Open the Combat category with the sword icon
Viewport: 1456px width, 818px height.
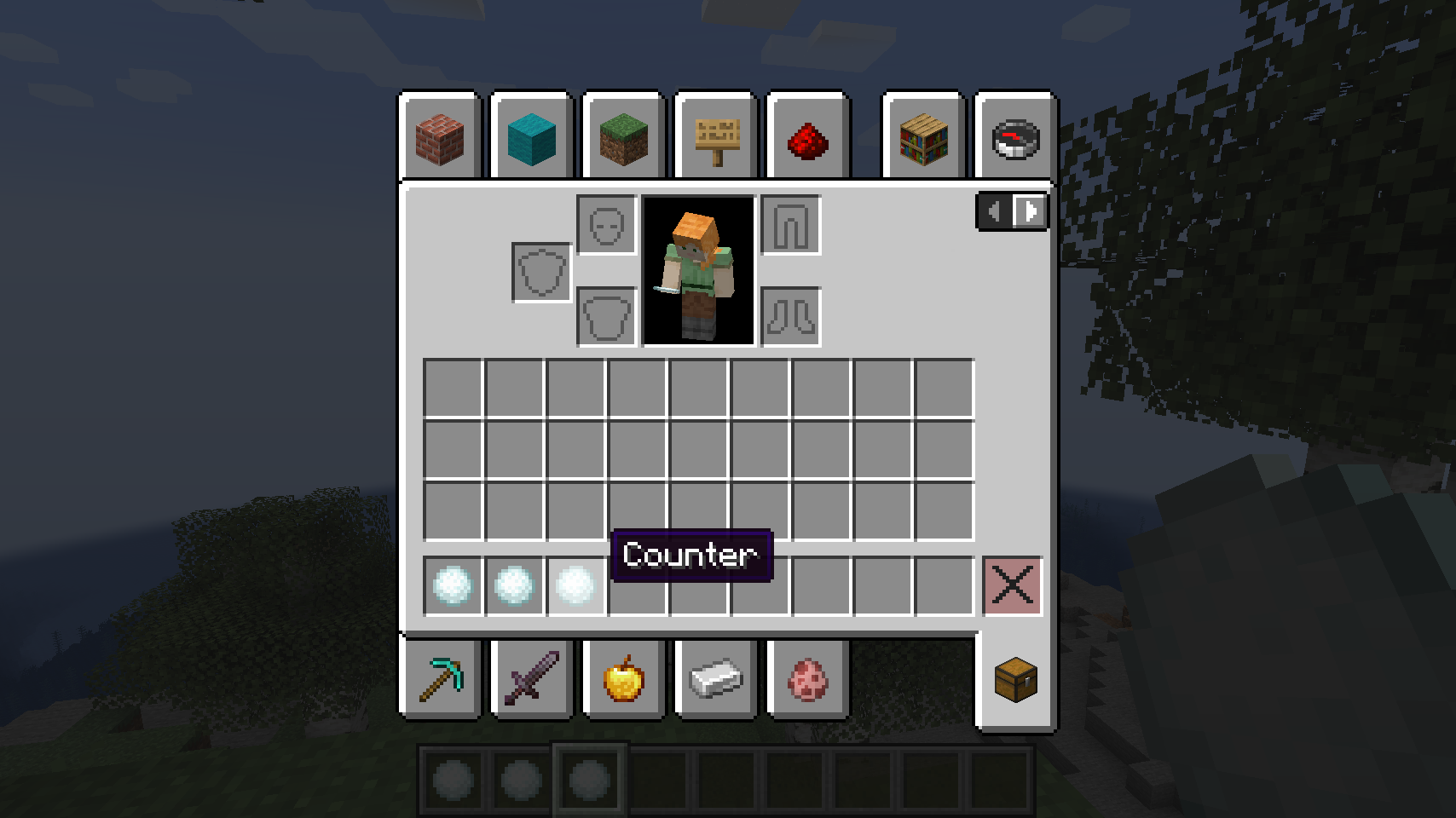[532, 679]
